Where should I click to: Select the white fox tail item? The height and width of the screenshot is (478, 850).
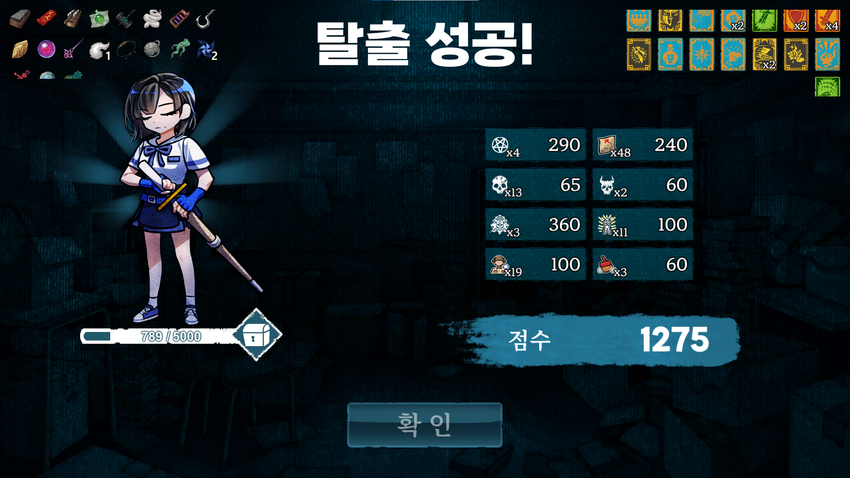click(x=99, y=48)
